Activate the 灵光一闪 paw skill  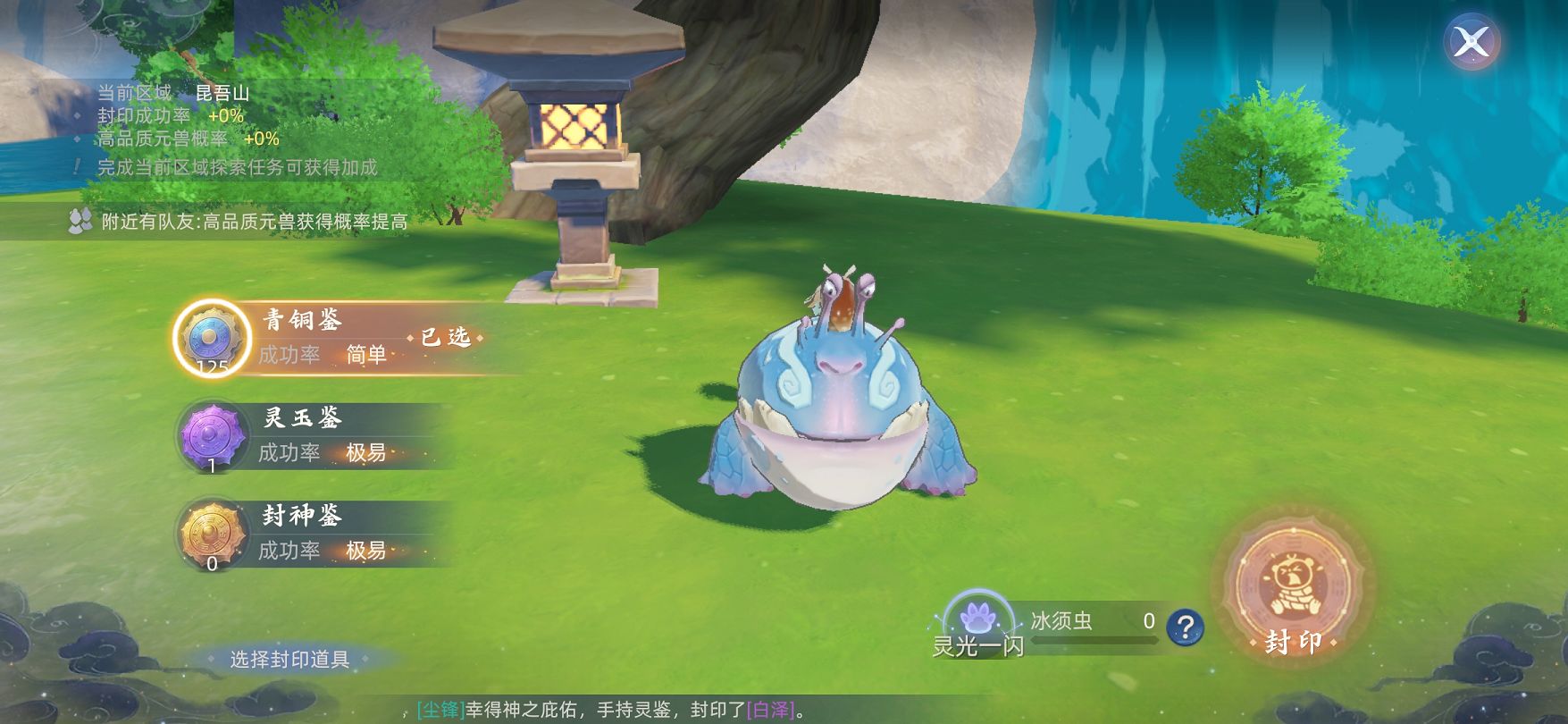pyautogui.click(x=978, y=620)
